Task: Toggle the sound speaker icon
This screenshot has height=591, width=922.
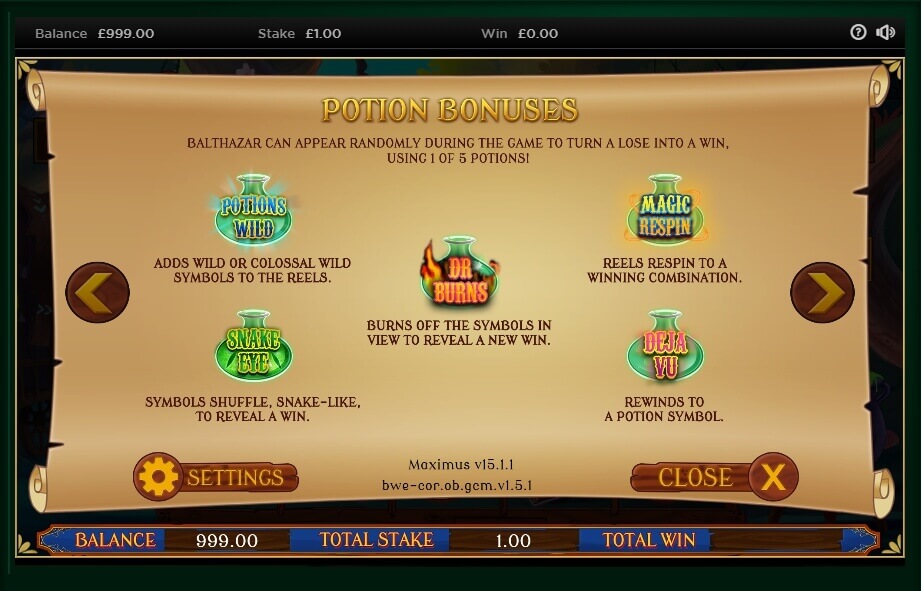Action: (x=885, y=32)
